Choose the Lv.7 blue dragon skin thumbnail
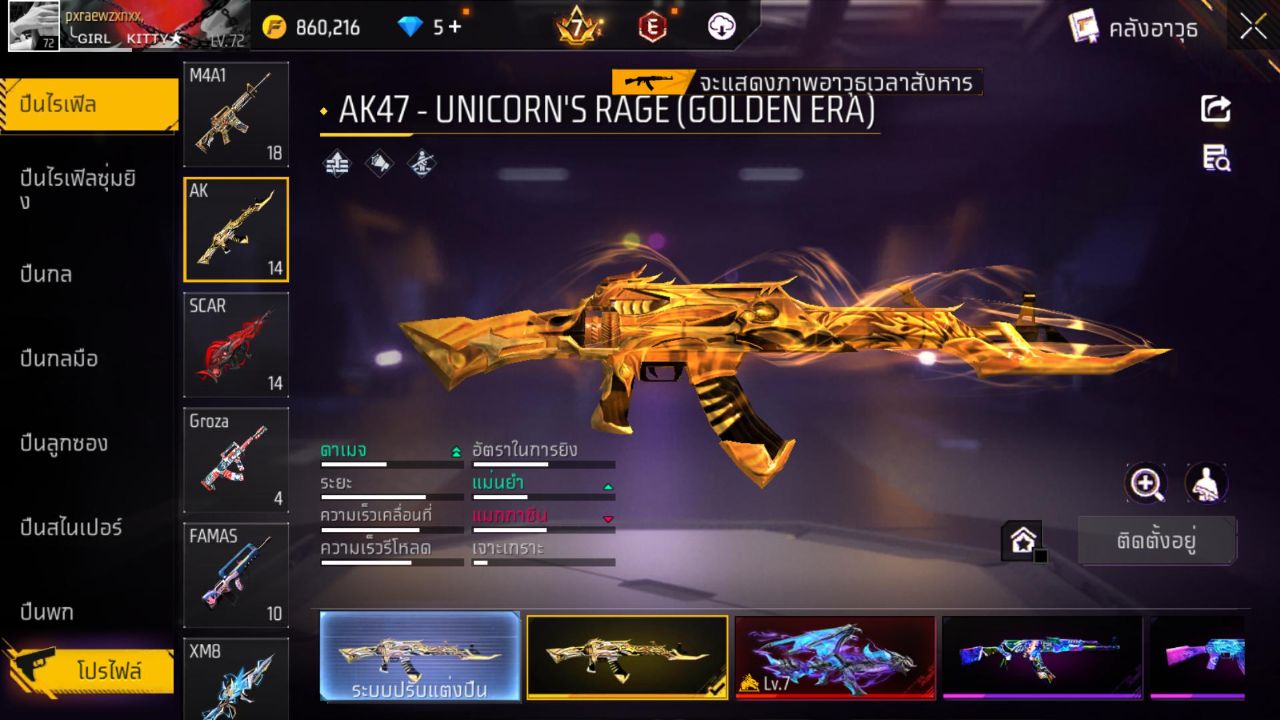This screenshot has width=1280, height=720. tap(836, 657)
